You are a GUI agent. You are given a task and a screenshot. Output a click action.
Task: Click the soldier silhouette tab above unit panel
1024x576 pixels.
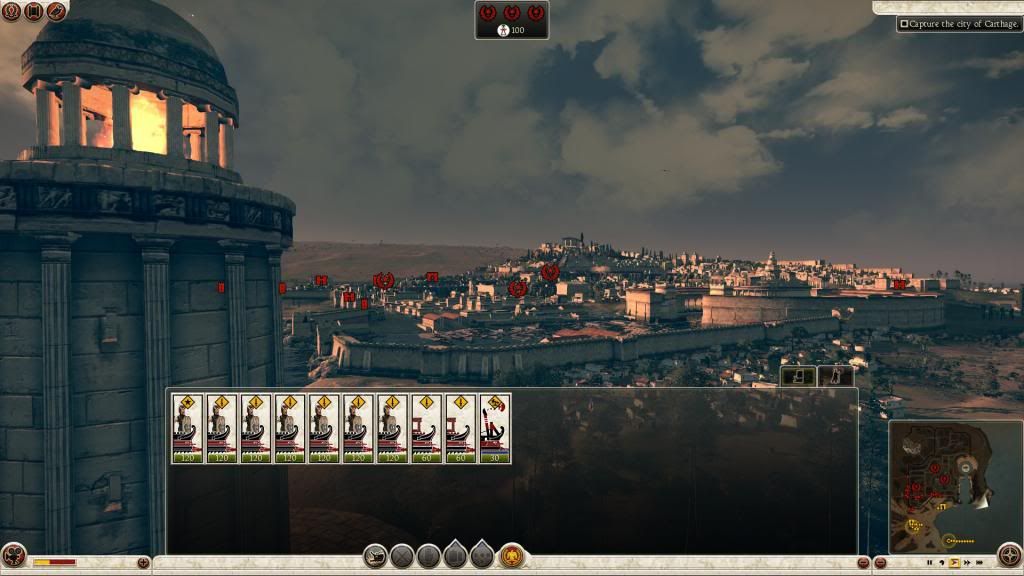[x=835, y=377]
